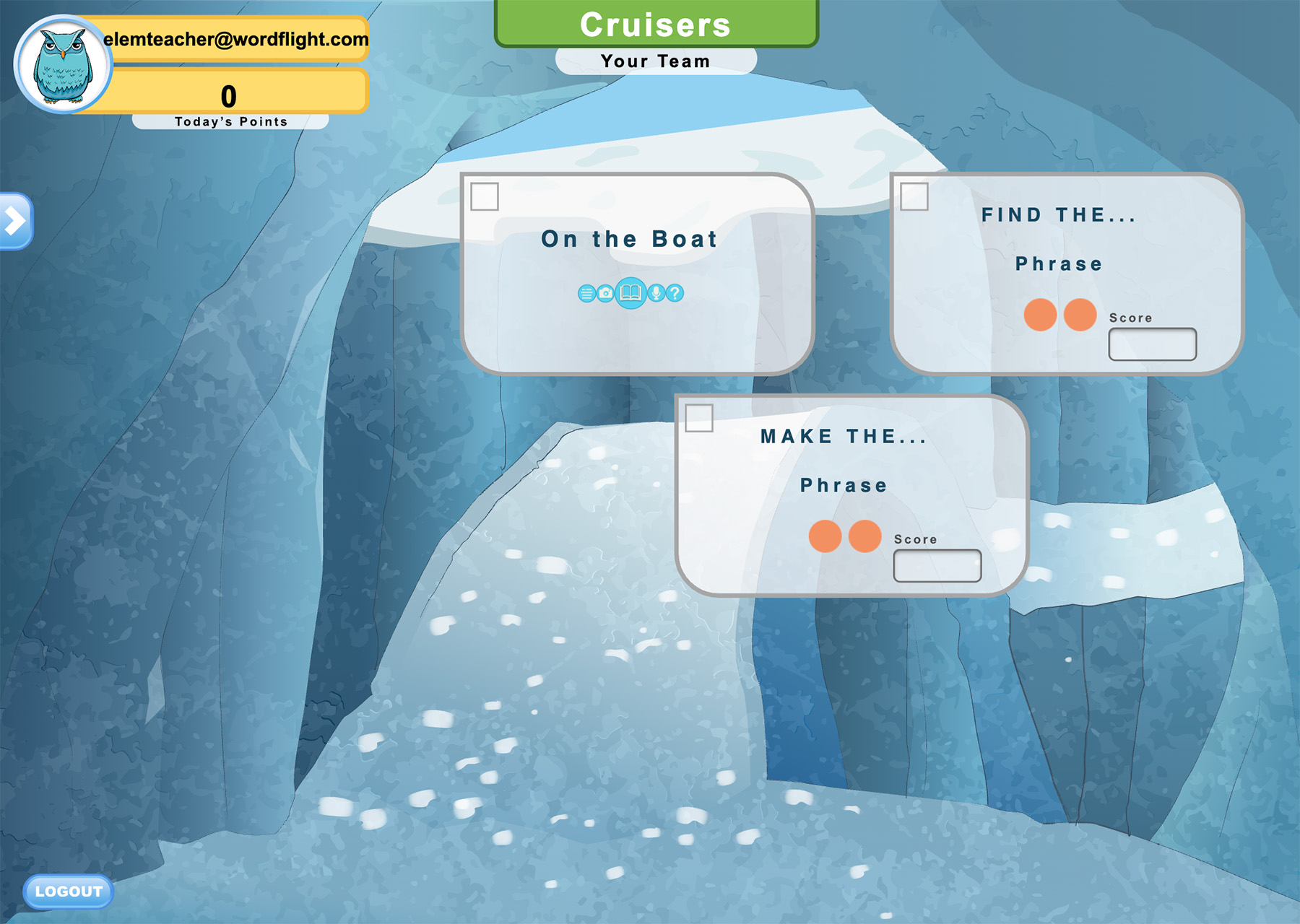The image size is (1300, 924).
Task: Open the book reading icon
Action: point(630,293)
